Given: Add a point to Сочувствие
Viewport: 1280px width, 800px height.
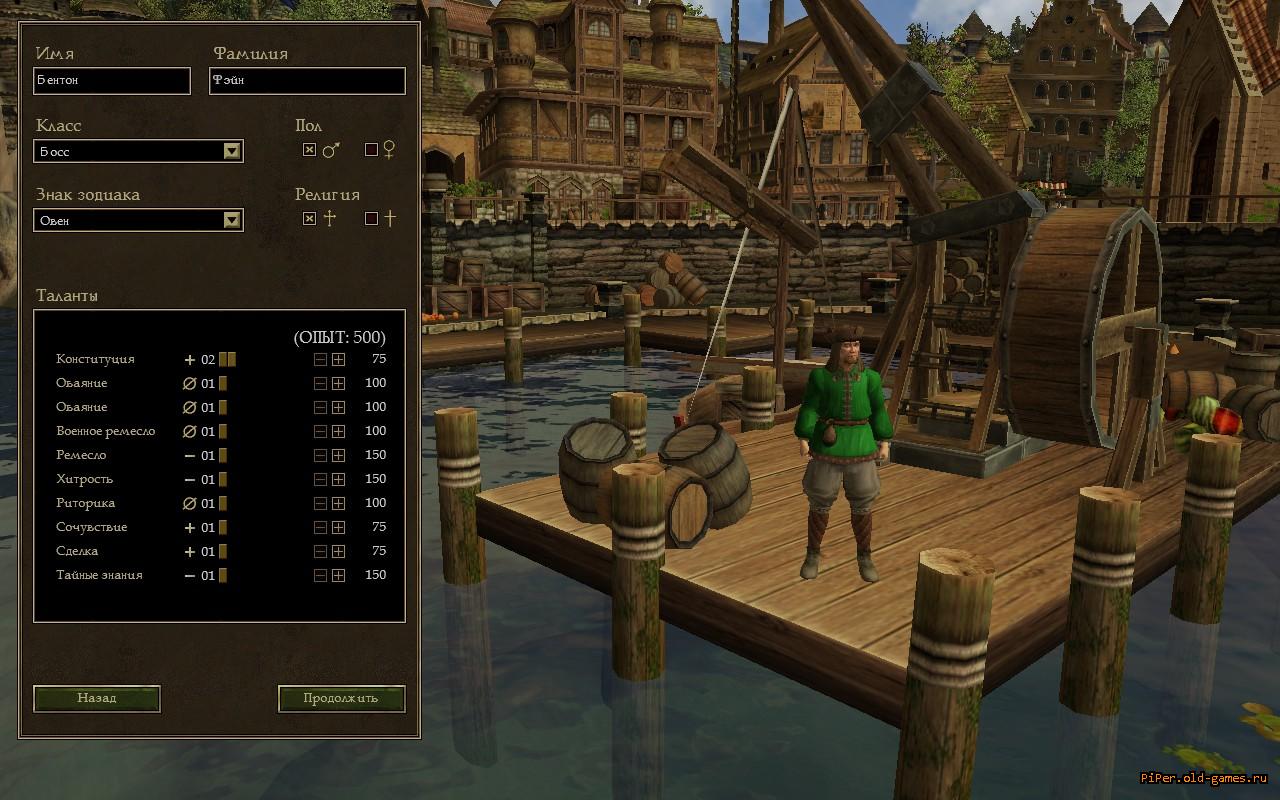Looking at the screenshot, I should tap(339, 528).
